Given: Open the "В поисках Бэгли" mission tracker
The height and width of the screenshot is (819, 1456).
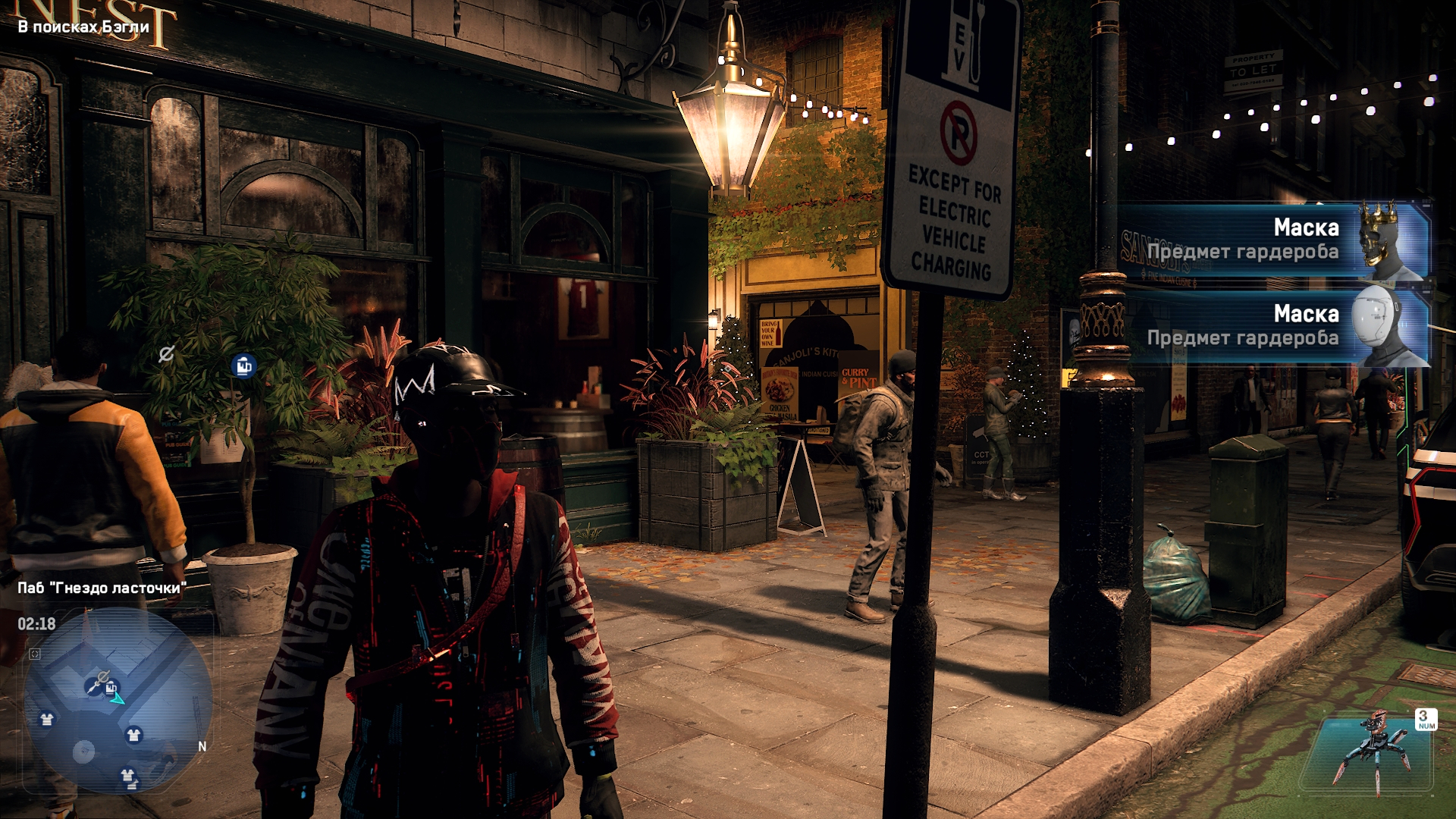Looking at the screenshot, I should [x=83, y=27].
